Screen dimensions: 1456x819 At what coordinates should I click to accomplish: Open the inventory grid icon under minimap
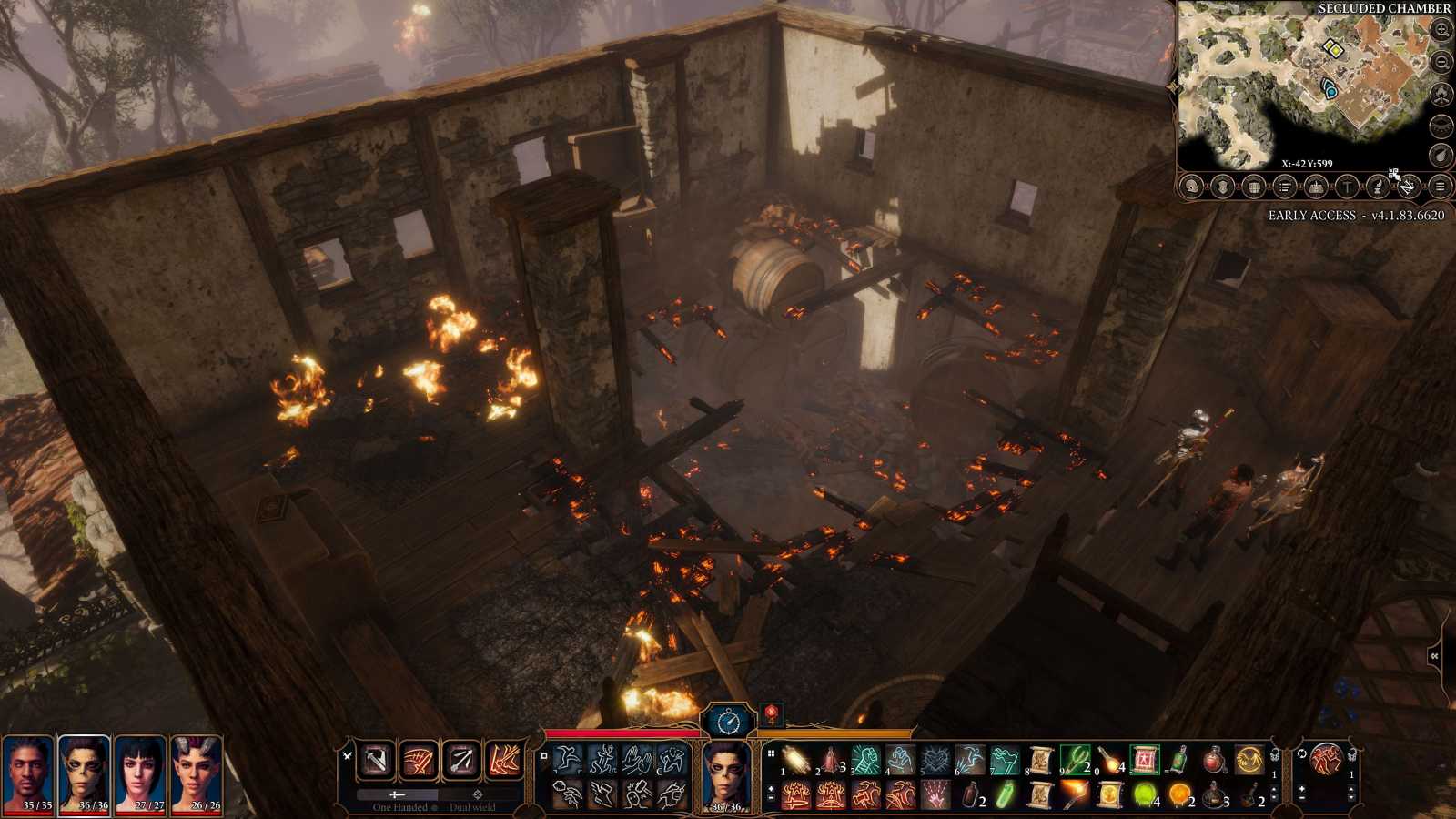(x=1254, y=187)
